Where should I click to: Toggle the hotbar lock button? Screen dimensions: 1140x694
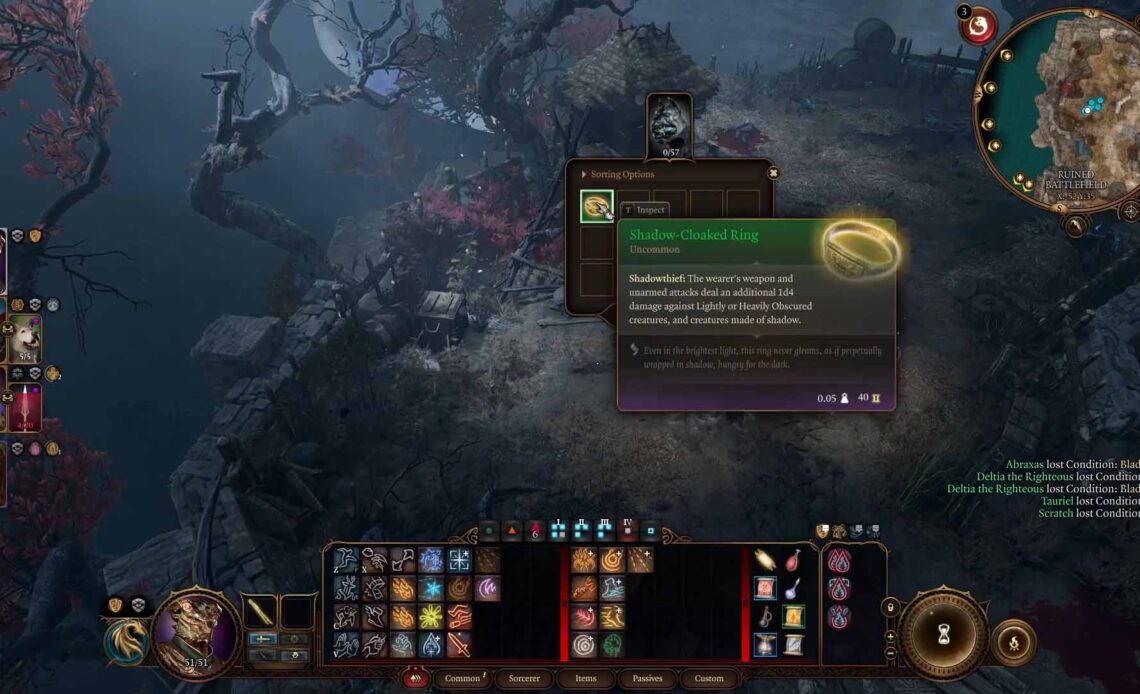point(890,607)
